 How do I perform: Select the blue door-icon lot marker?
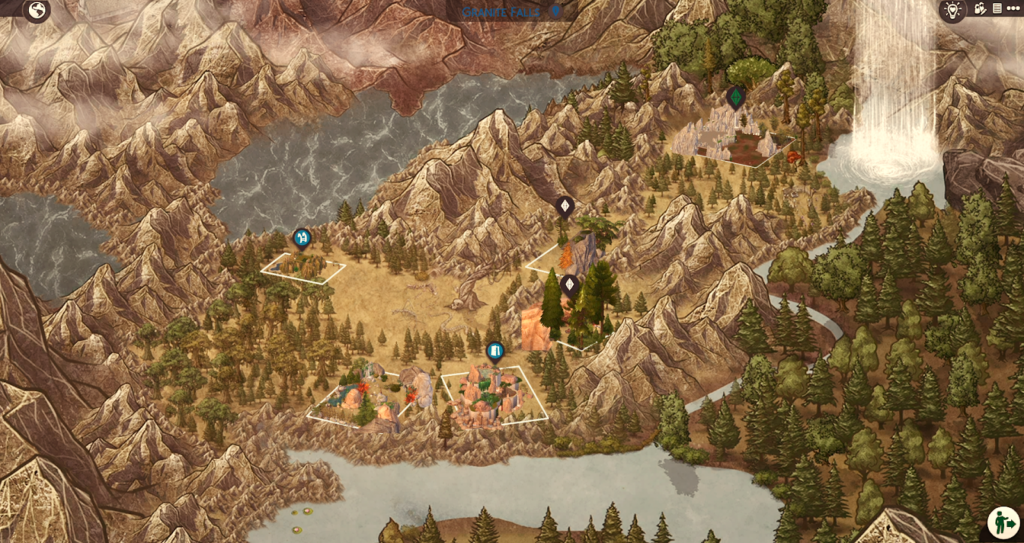(x=494, y=351)
